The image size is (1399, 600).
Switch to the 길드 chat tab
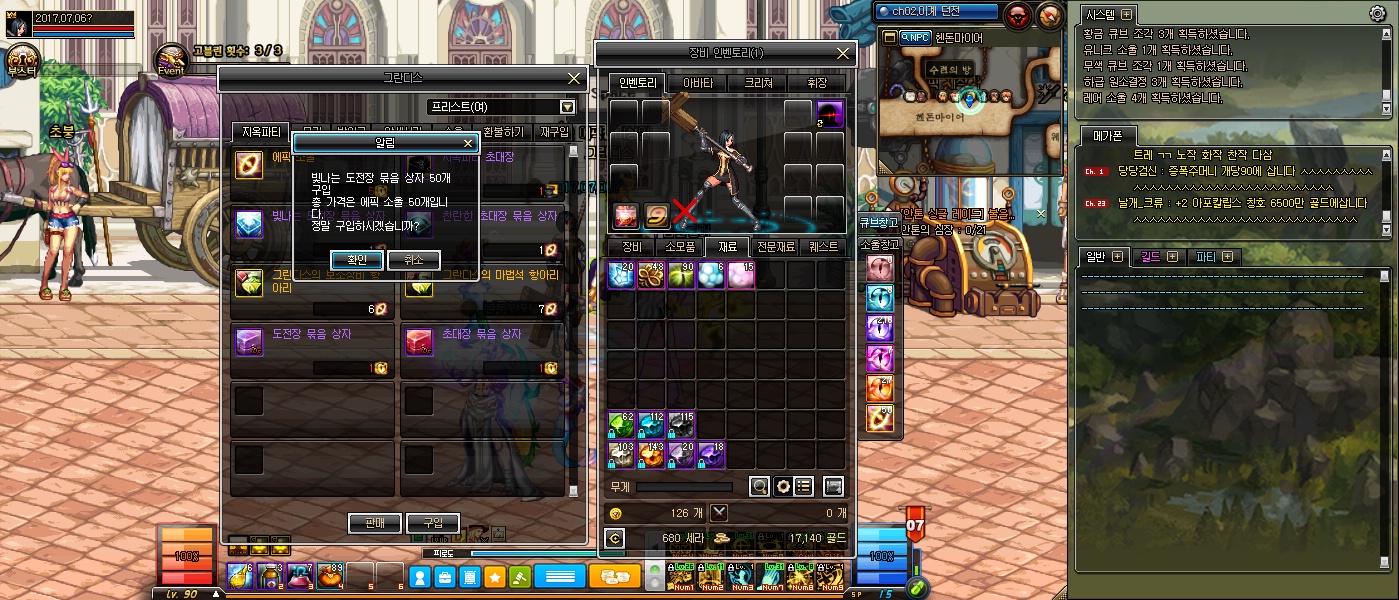click(x=1156, y=257)
